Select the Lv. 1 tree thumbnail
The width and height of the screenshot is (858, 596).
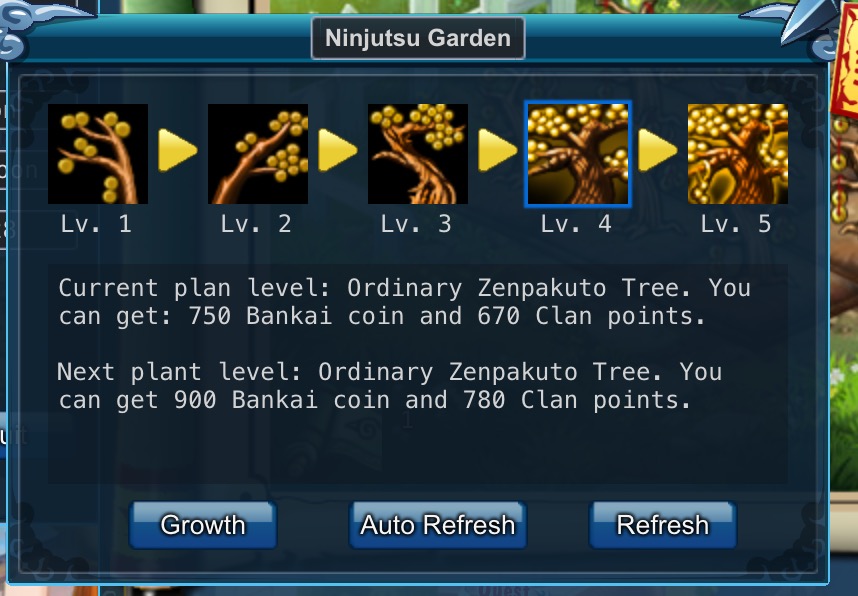[x=98, y=154]
